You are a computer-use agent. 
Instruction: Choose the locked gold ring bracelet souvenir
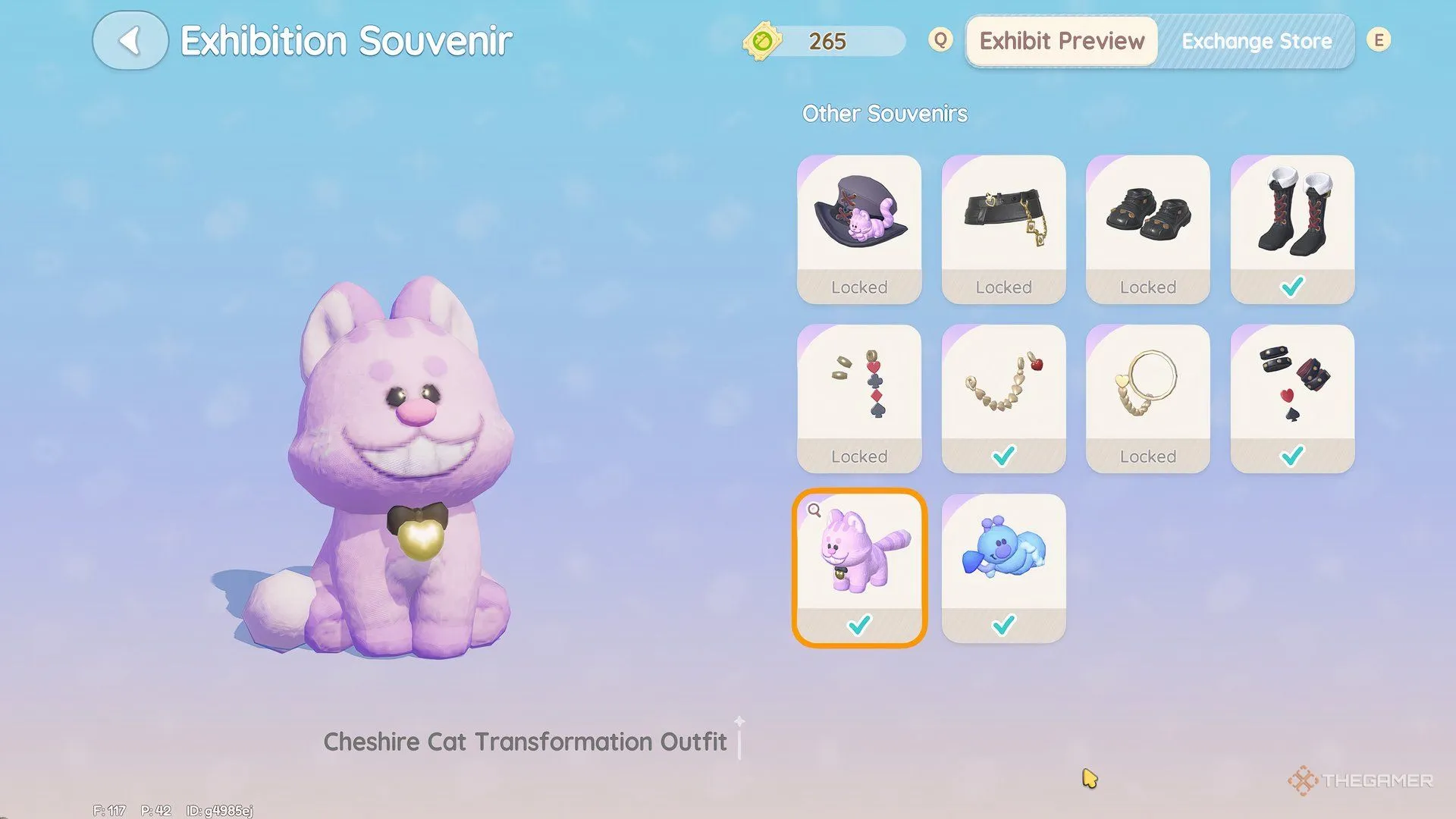(1147, 398)
